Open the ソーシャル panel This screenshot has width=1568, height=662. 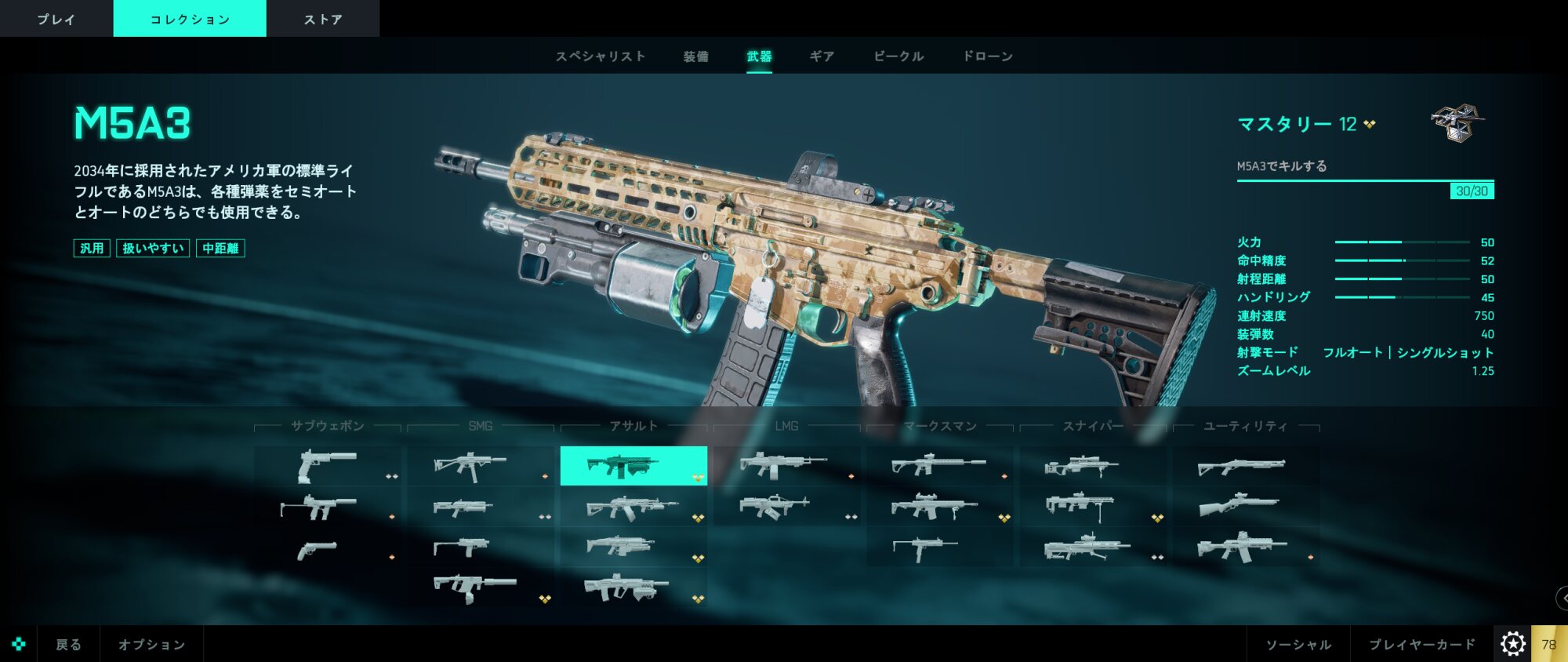pyautogui.click(x=1298, y=644)
